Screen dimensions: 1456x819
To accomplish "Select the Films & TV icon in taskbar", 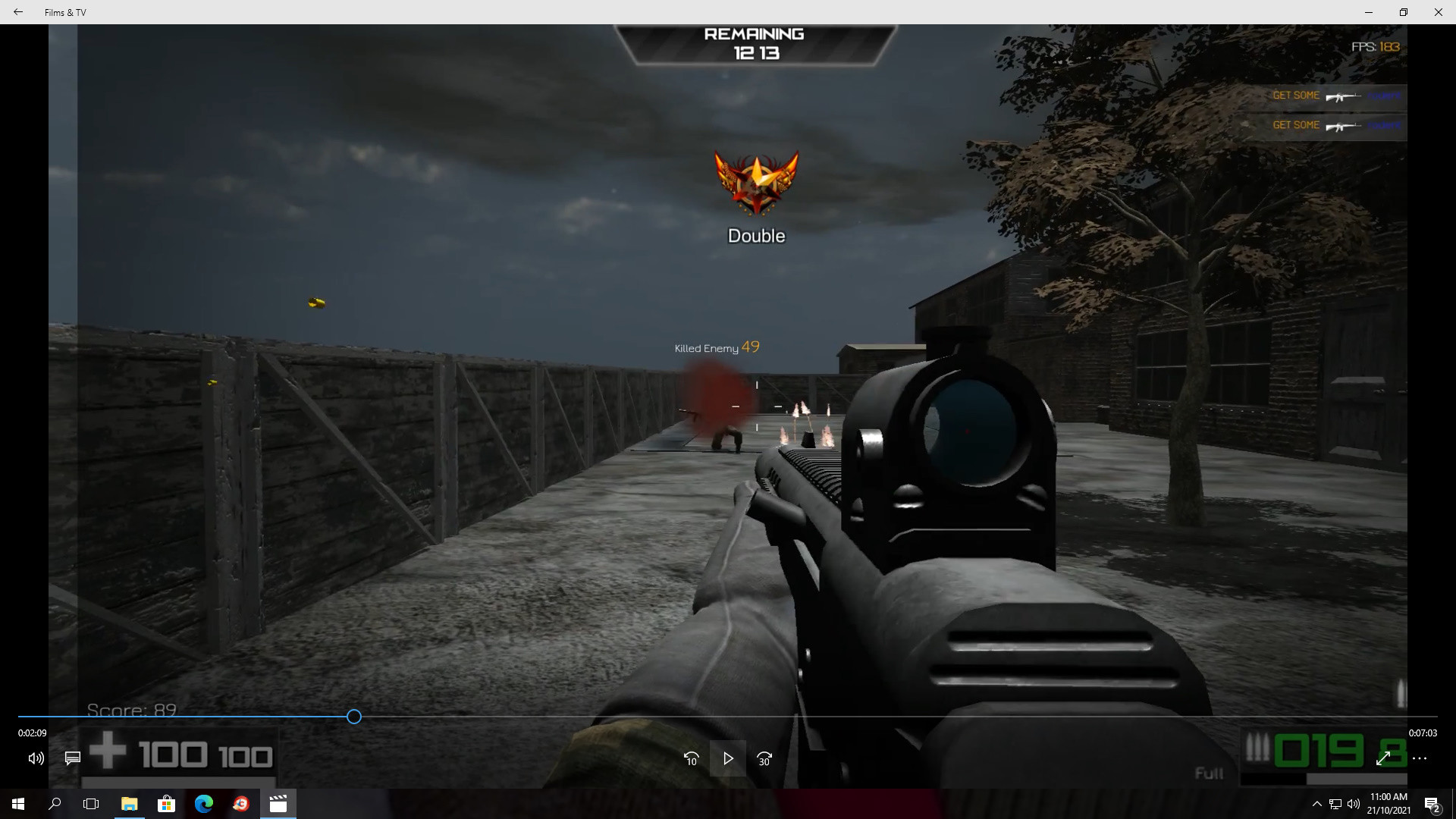I will [x=278, y=804].
